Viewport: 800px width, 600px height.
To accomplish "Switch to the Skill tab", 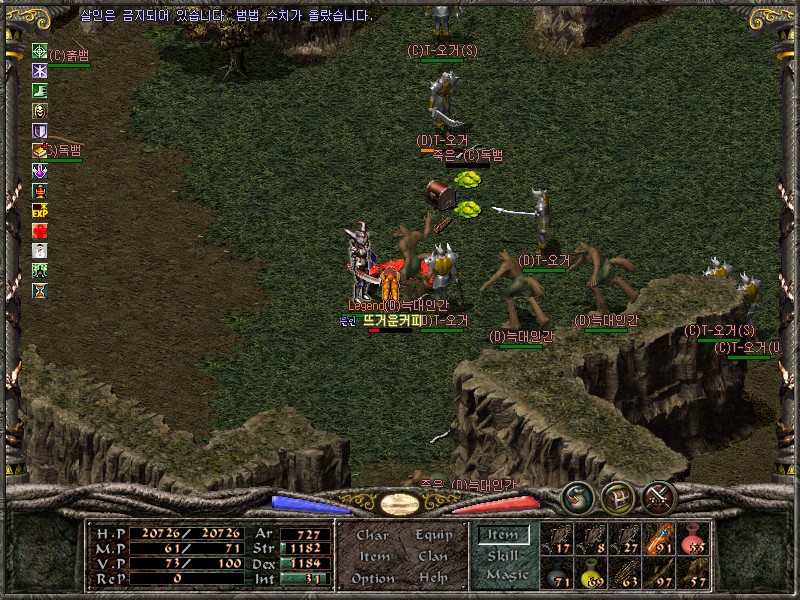I will pyautogui.click(x=503, y=555).
